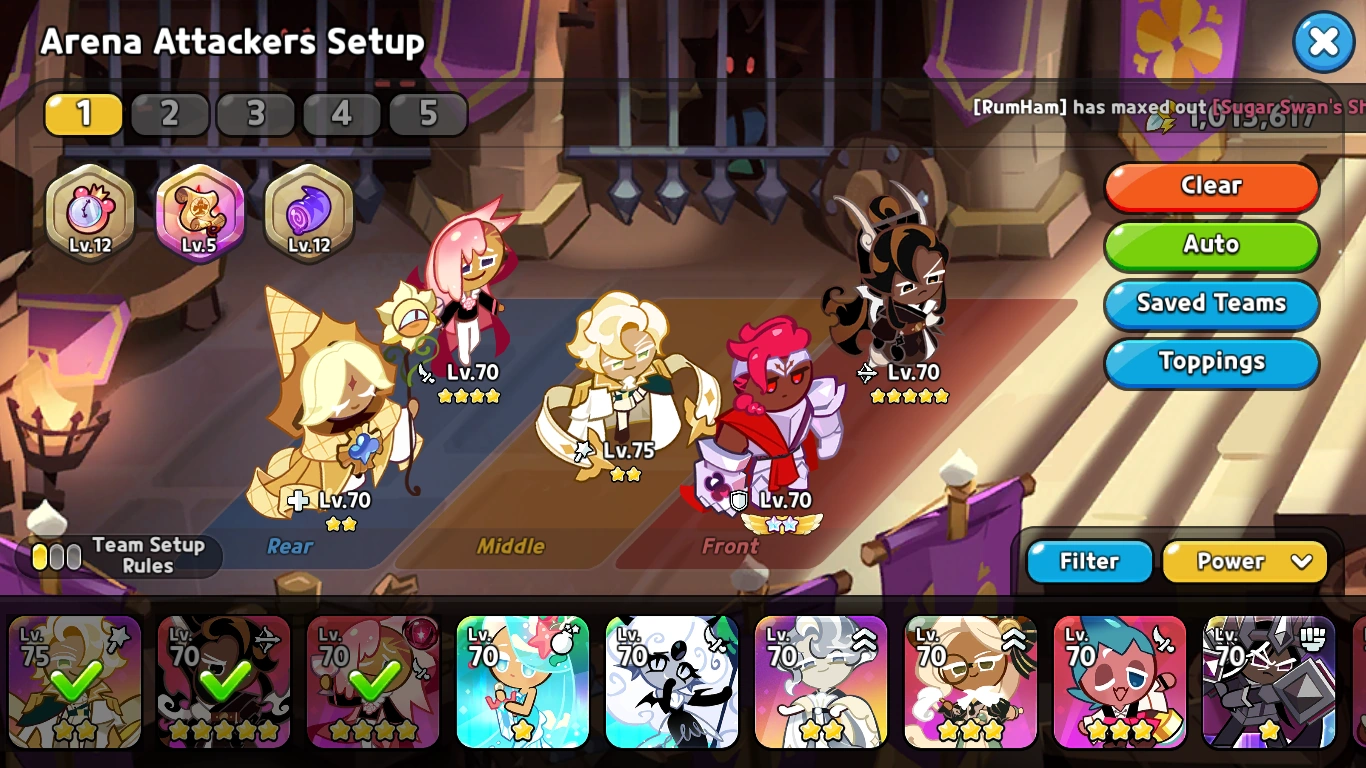Image resolution: width=1366 pixels, height=768 pixels.
Task: Open team preset tab 5
Action: (x=428, y=114)
